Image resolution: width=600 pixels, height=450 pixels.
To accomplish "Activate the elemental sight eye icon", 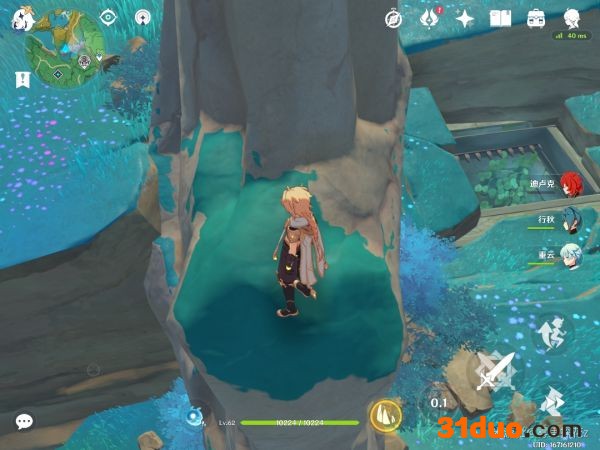I will (108, 18).
